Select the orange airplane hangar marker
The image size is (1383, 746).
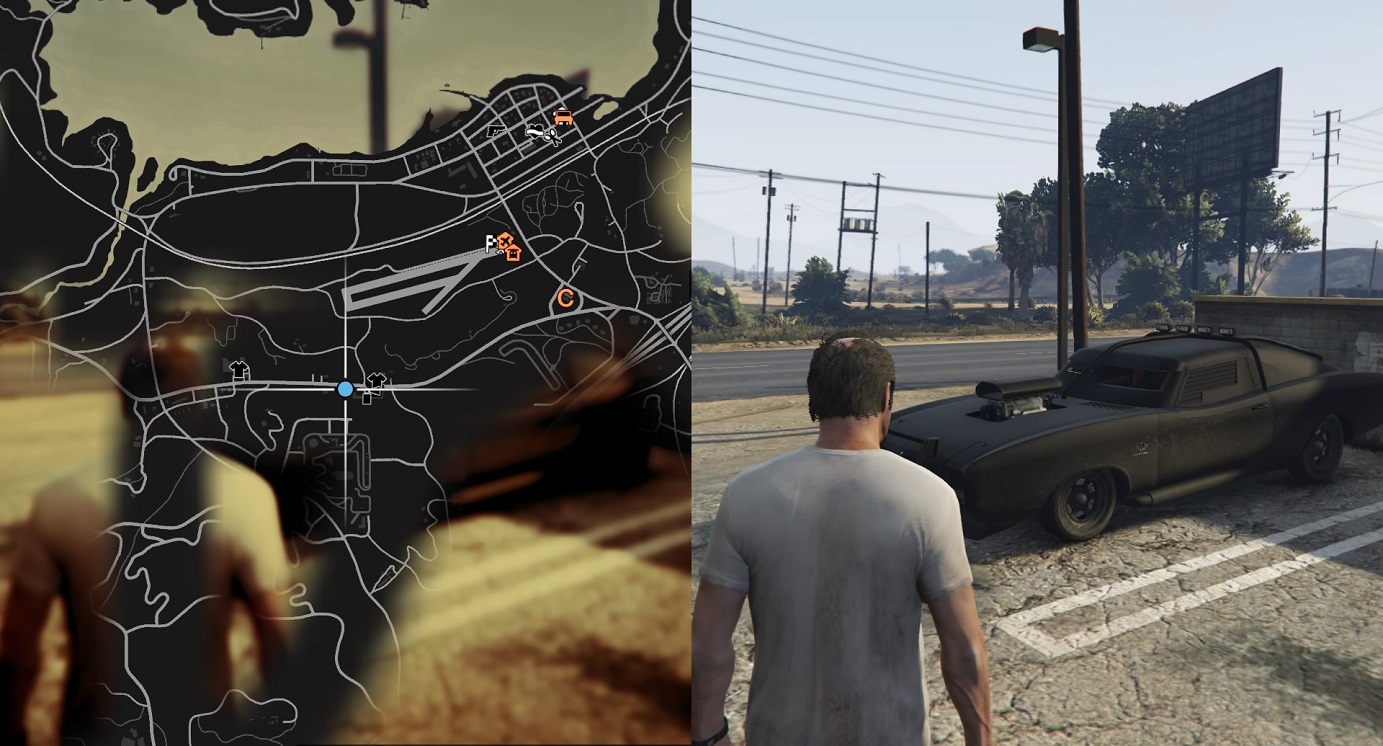[505, 240]
